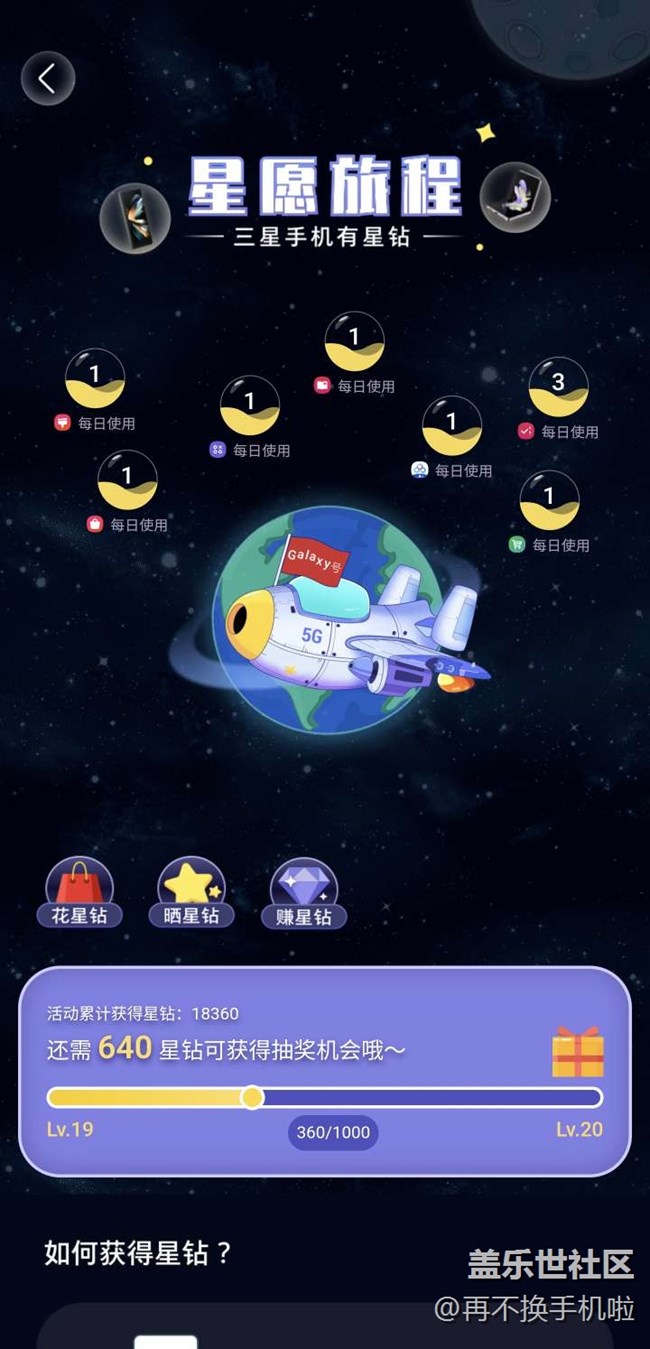Open the 赚星钻 diamond button
650x1349 pixels.
[304, 892]
